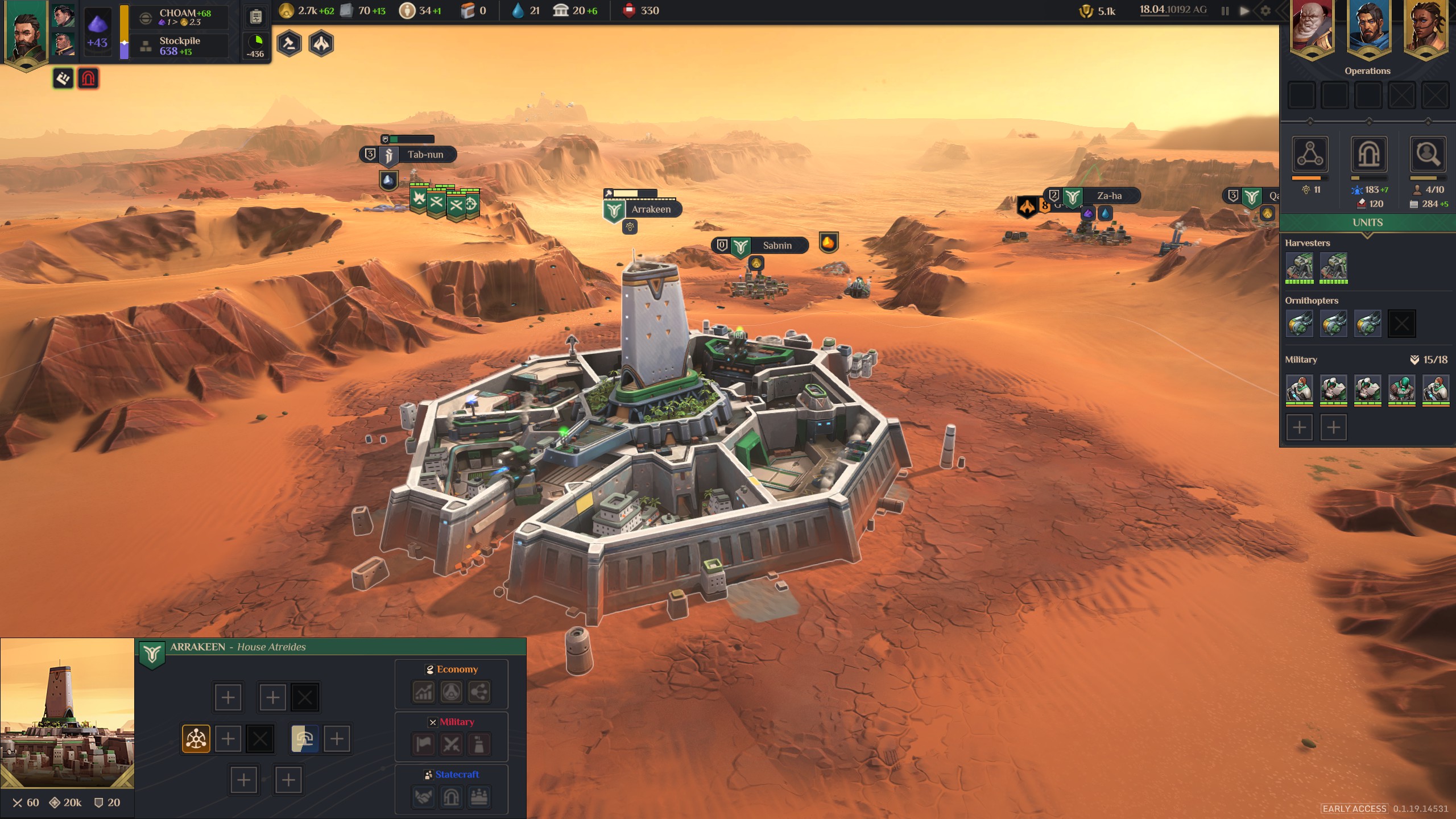Screen dimensions: 1456x819
Task: Select the dreadlocked rival leader portrait on gold
Action: [x=1425, y=27]
